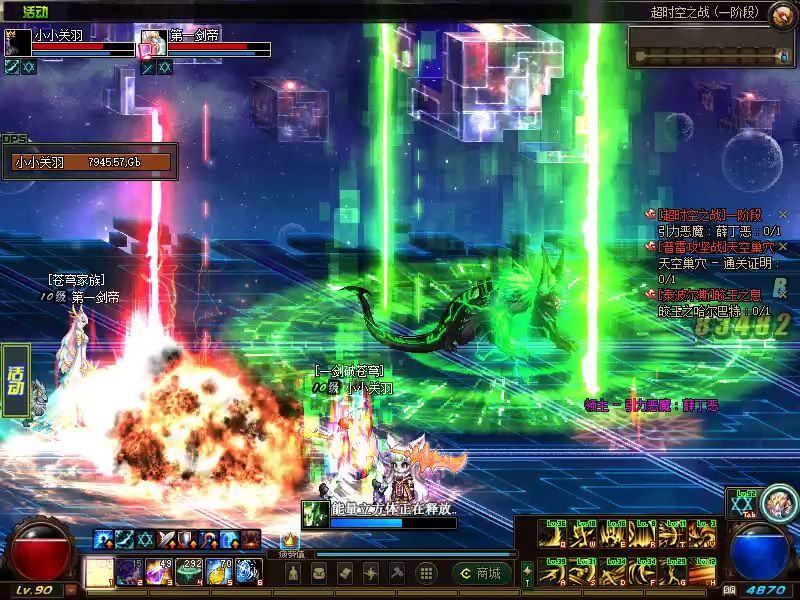
Task: Use the green item with count 292
Action: pos(190,573)
